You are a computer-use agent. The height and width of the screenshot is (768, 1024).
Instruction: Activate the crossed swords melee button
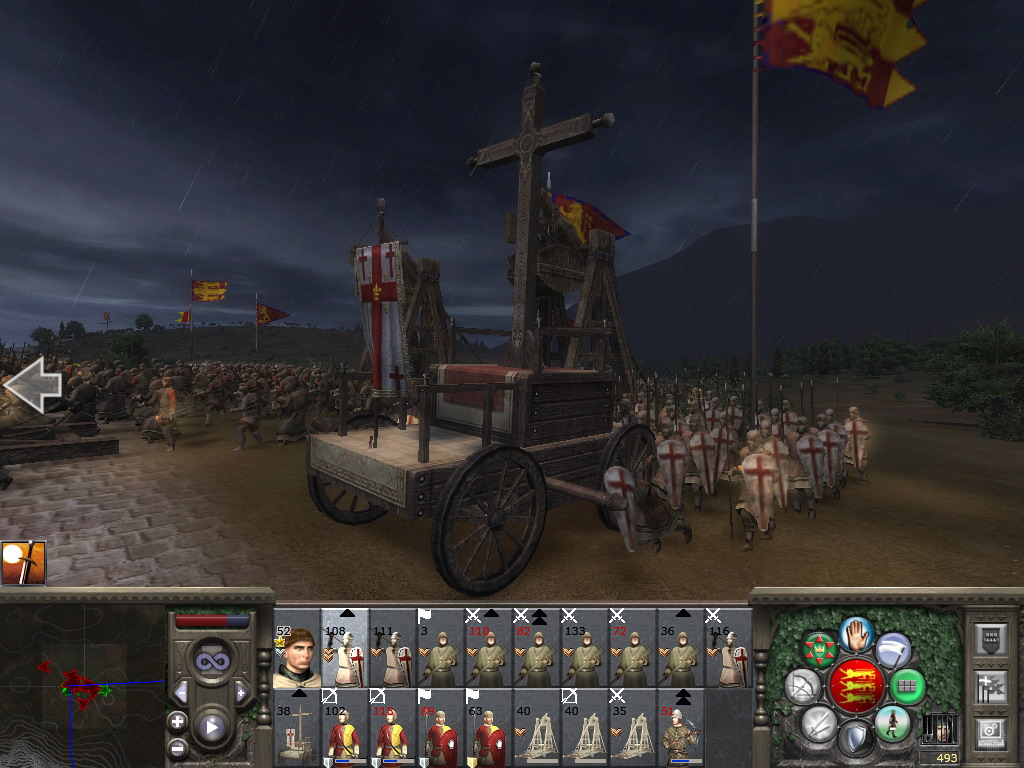pos(818,723)
